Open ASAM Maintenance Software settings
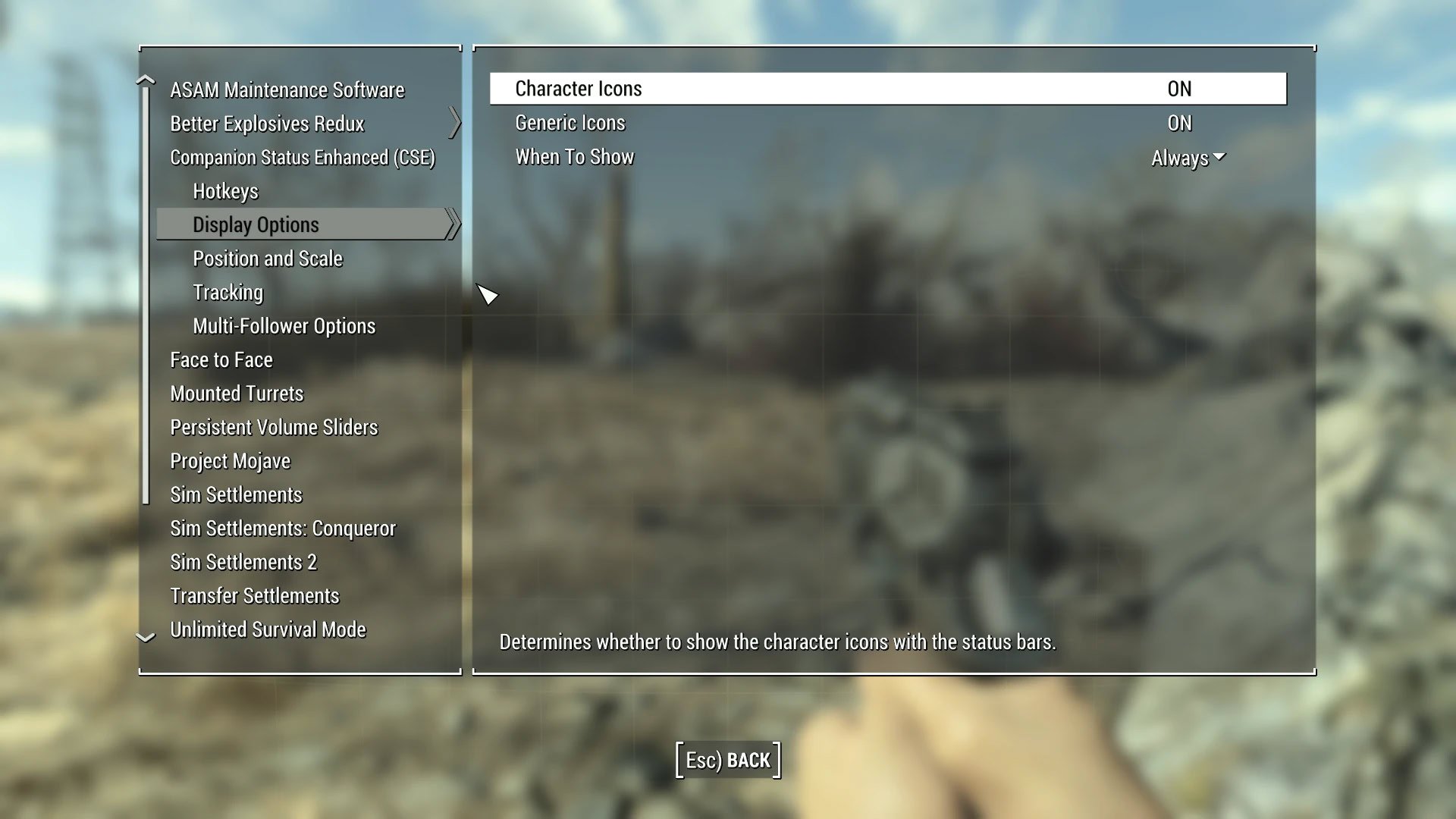The width and height of the screenshot is (1456, 819). [287, 90]
